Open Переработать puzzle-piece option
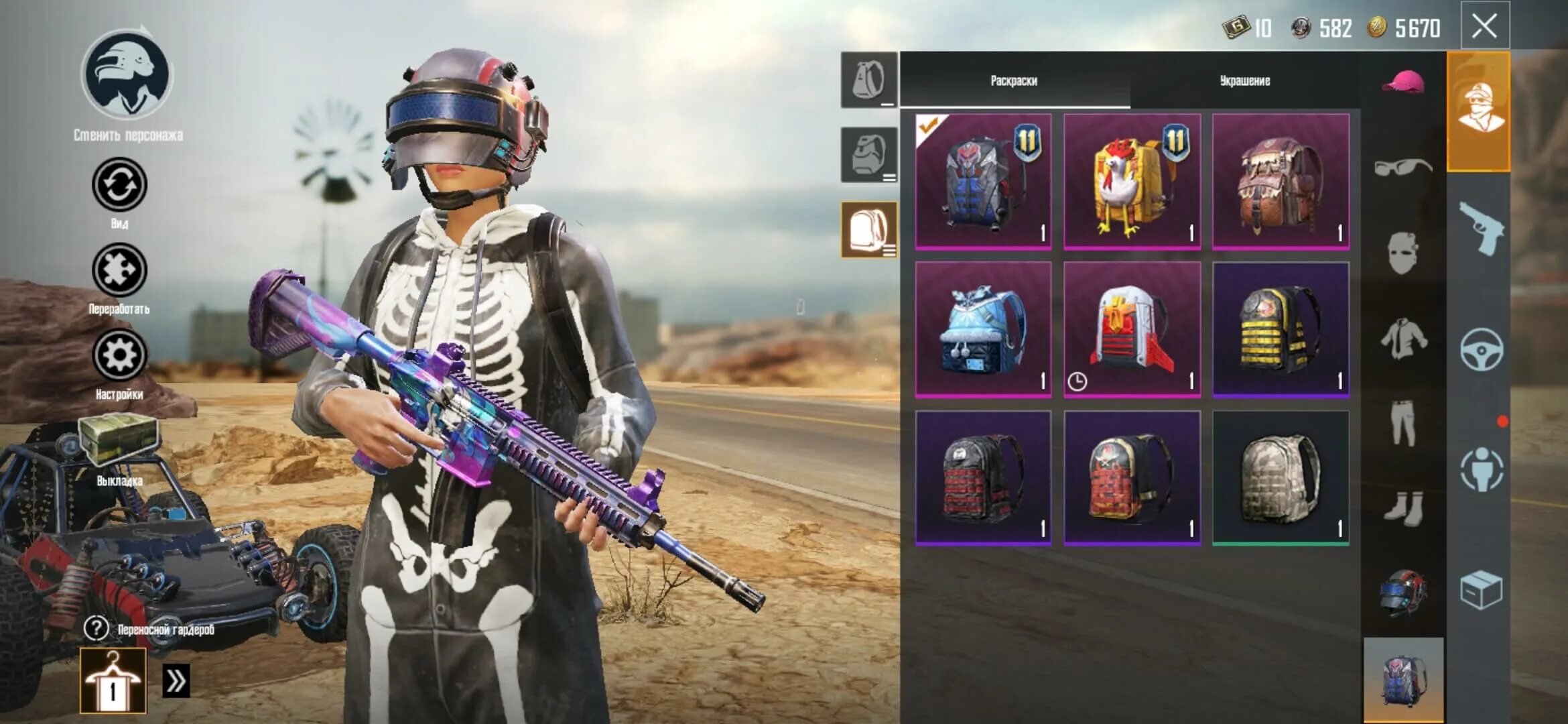This screenshot has height=724, width=1568. pyautogui.click(x=119, y=270)
